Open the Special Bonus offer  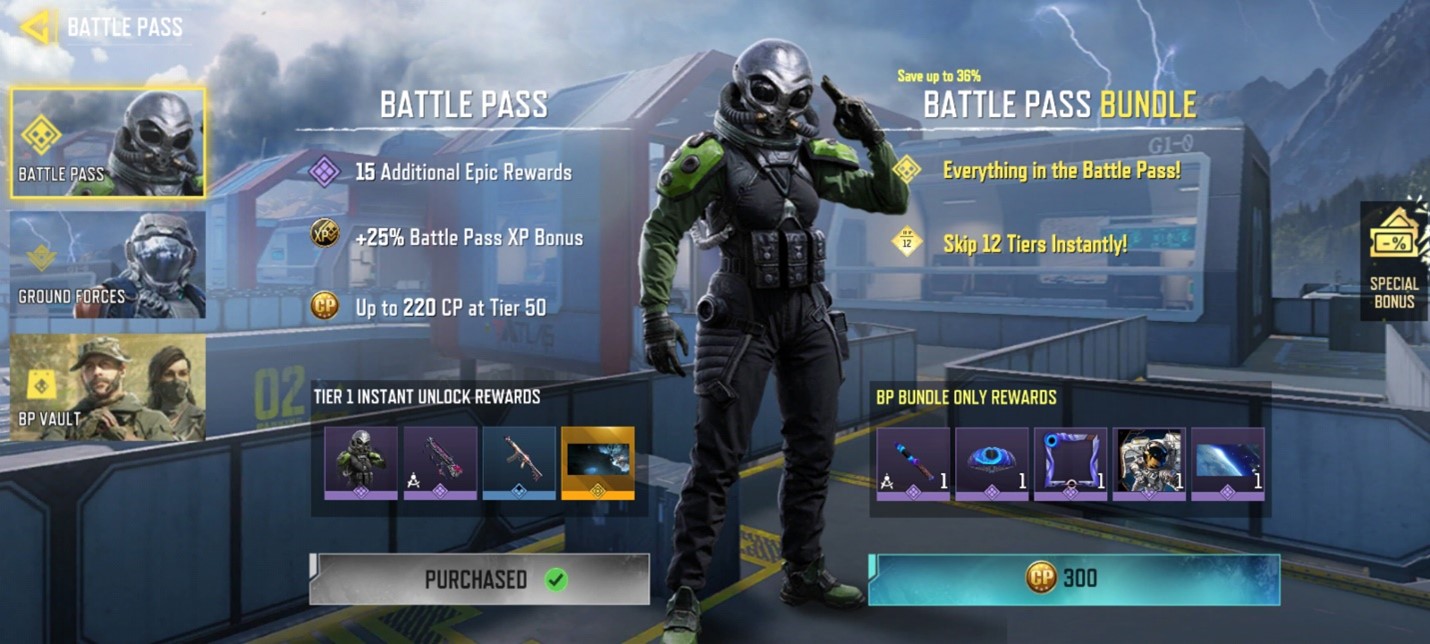[1393, 262]
